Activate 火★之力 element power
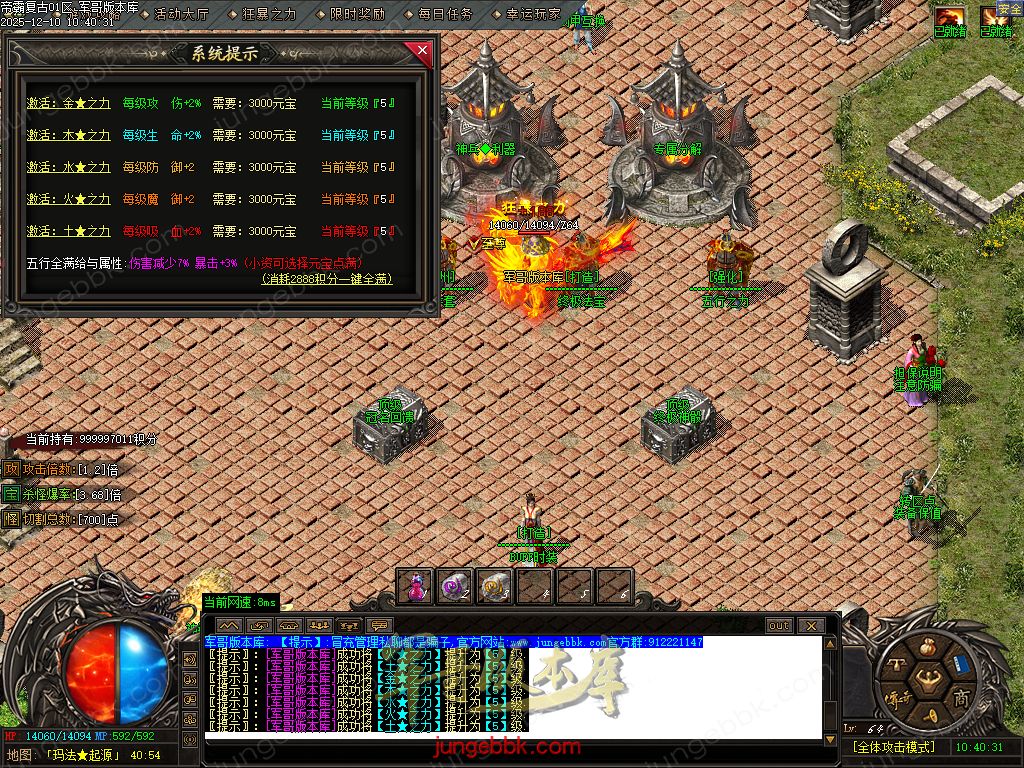The width and height of the screenshot is (1024, 768). click(68, 199)
